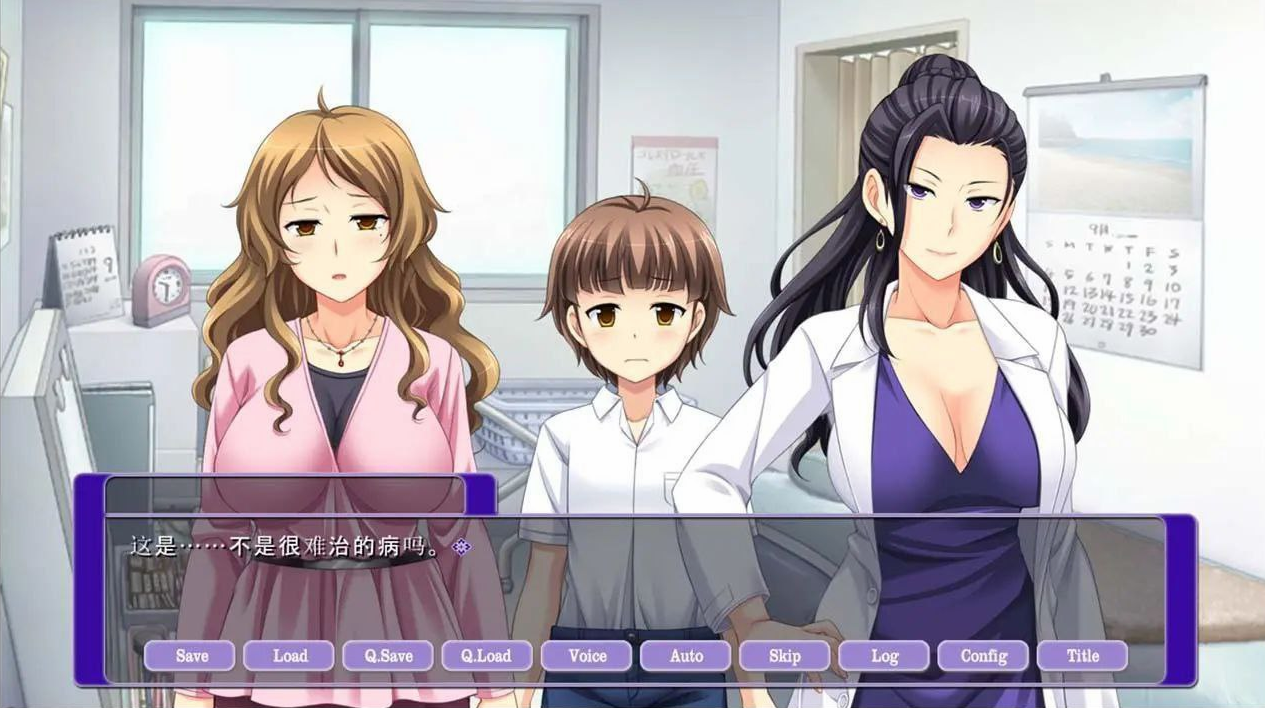Open the Load menu
The width and height of the screenshot is (1265, 708).
click(x=290, y=656)
